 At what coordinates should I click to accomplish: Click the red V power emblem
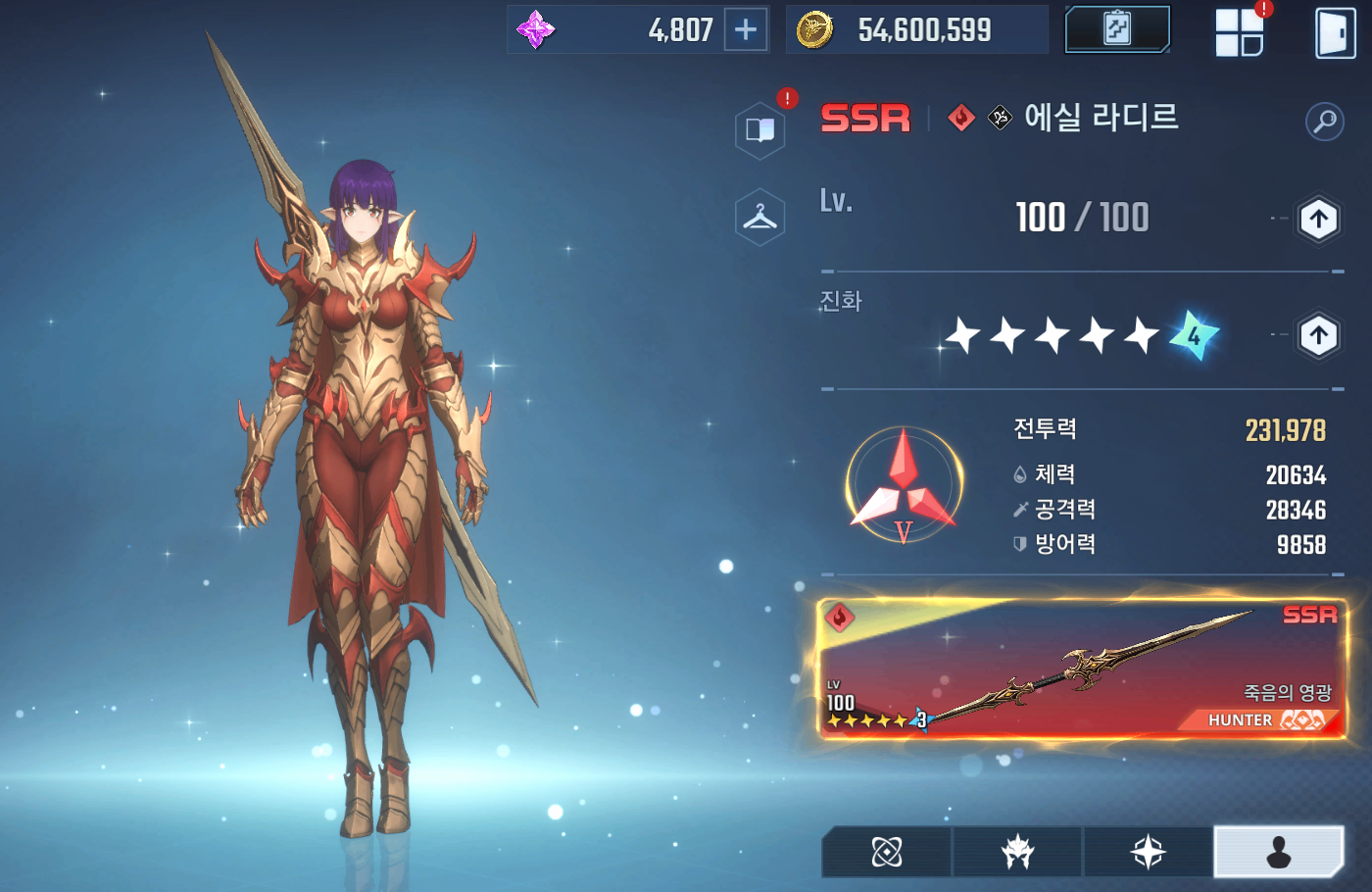pyautogui.click(x=903, y=485)
